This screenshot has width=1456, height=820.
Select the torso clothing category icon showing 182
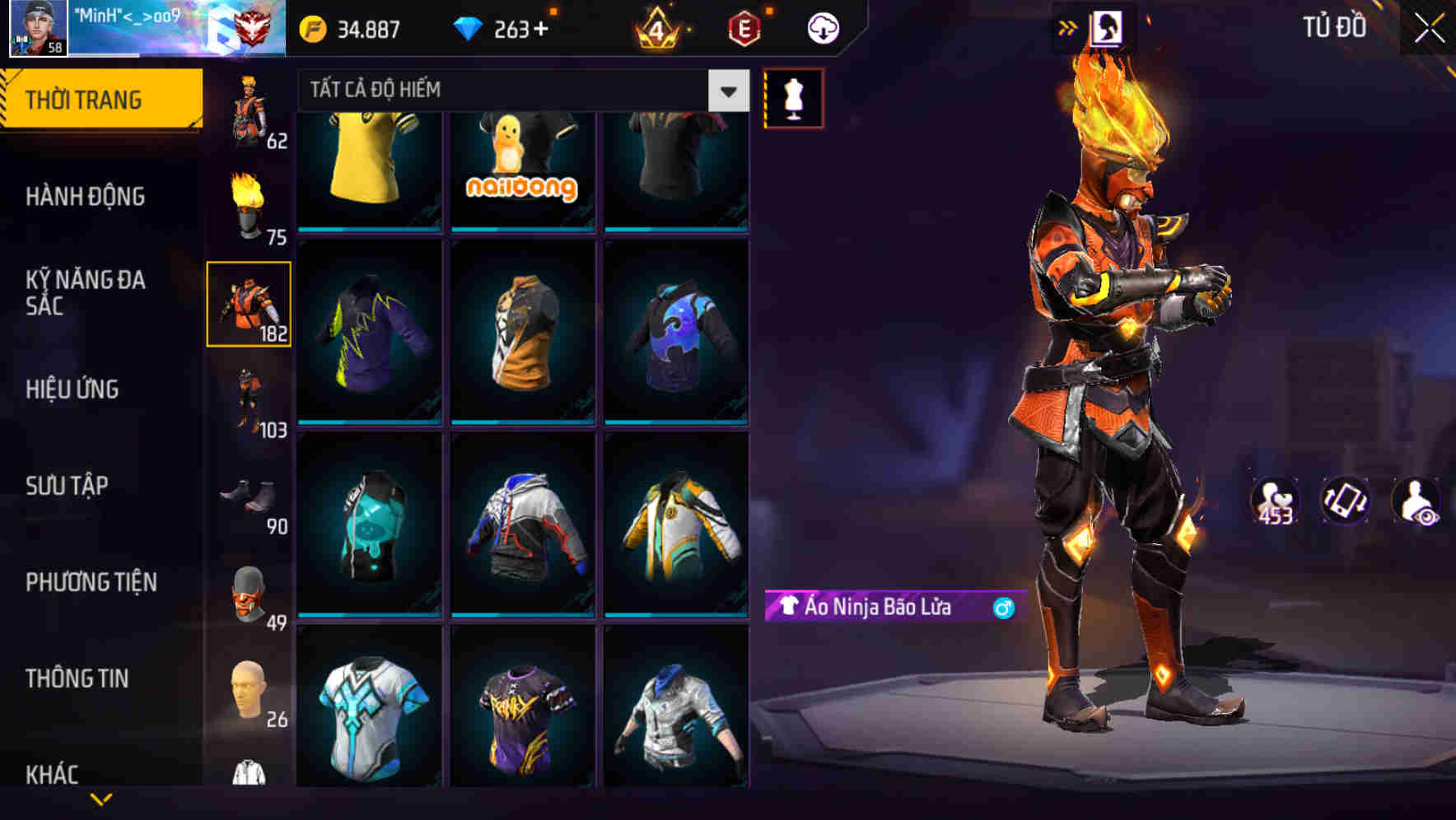coord(249,304)
